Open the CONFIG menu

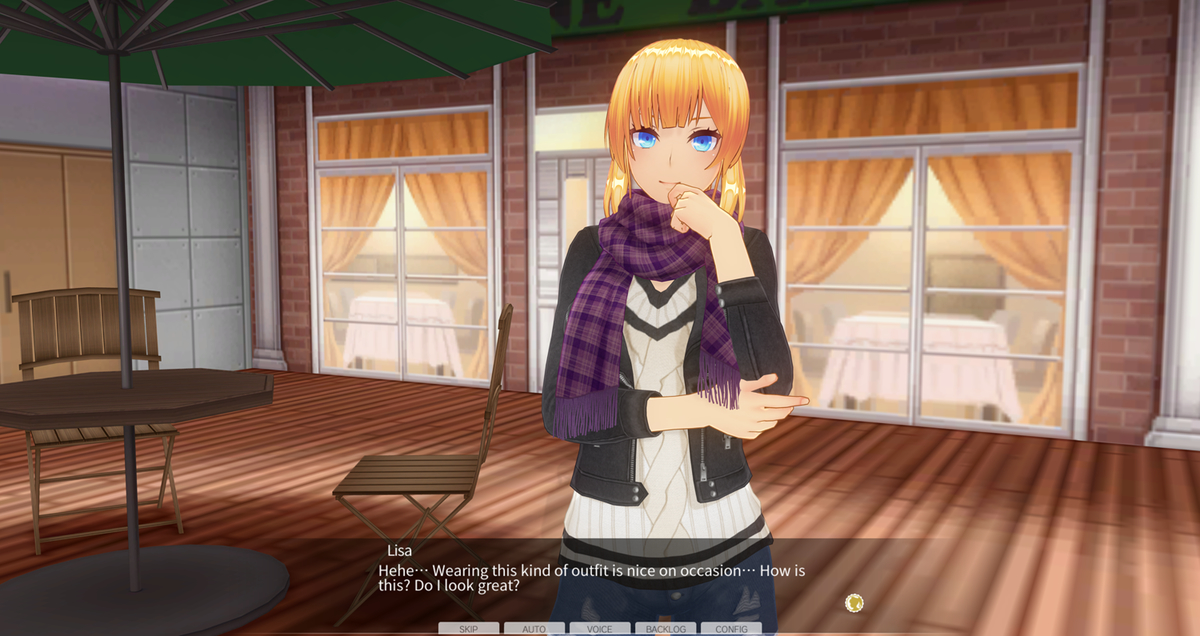tap(731, 629)
